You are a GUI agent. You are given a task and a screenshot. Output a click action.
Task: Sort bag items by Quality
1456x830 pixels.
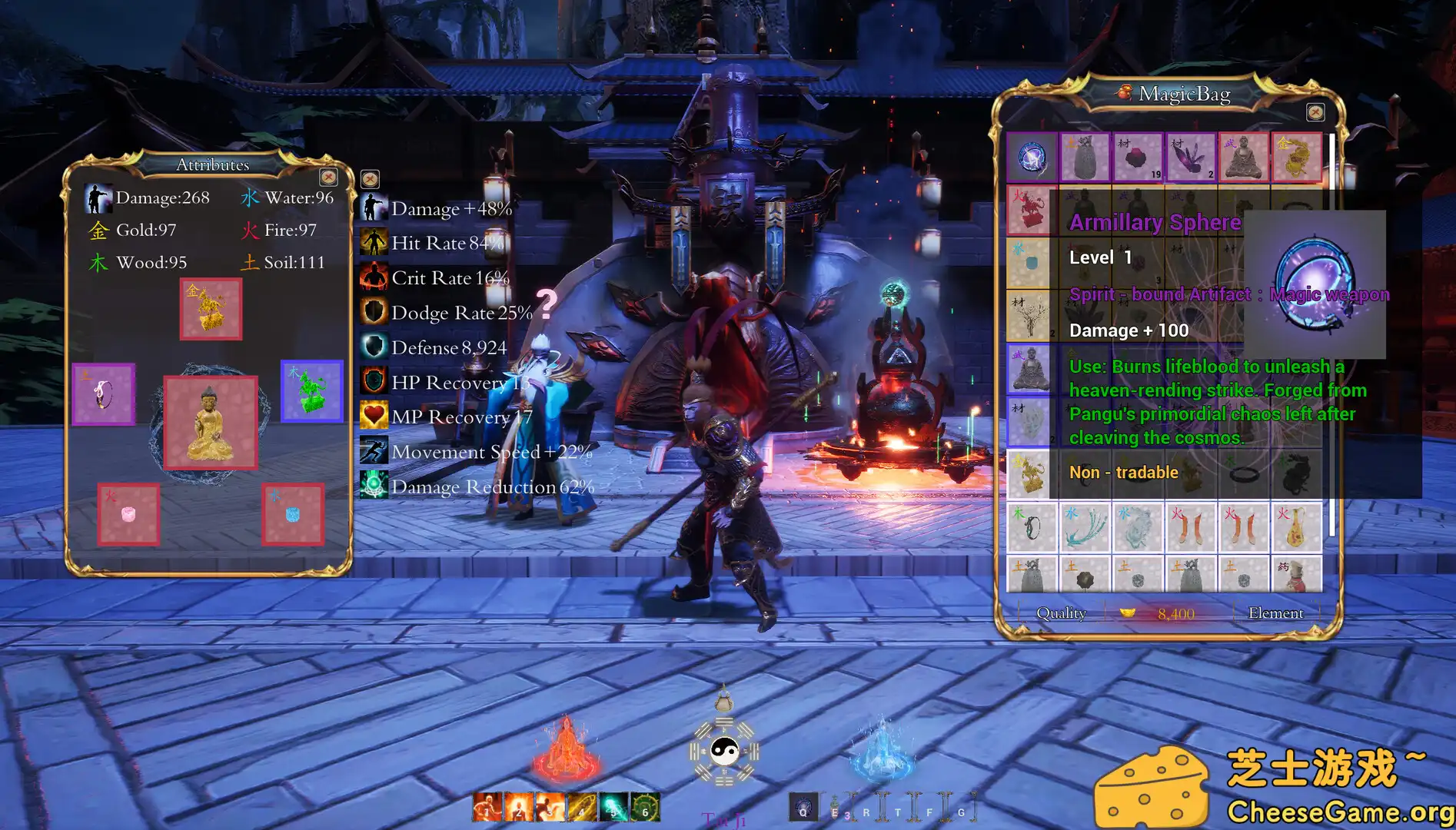pos(1061,613)
